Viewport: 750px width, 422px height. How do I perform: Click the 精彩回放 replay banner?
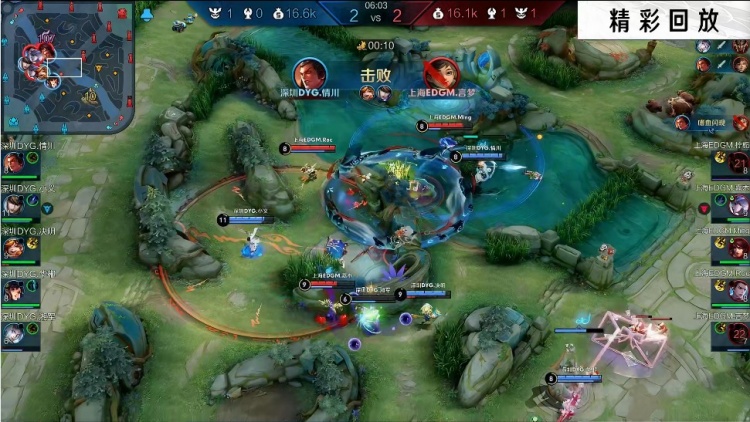[663, 20]
